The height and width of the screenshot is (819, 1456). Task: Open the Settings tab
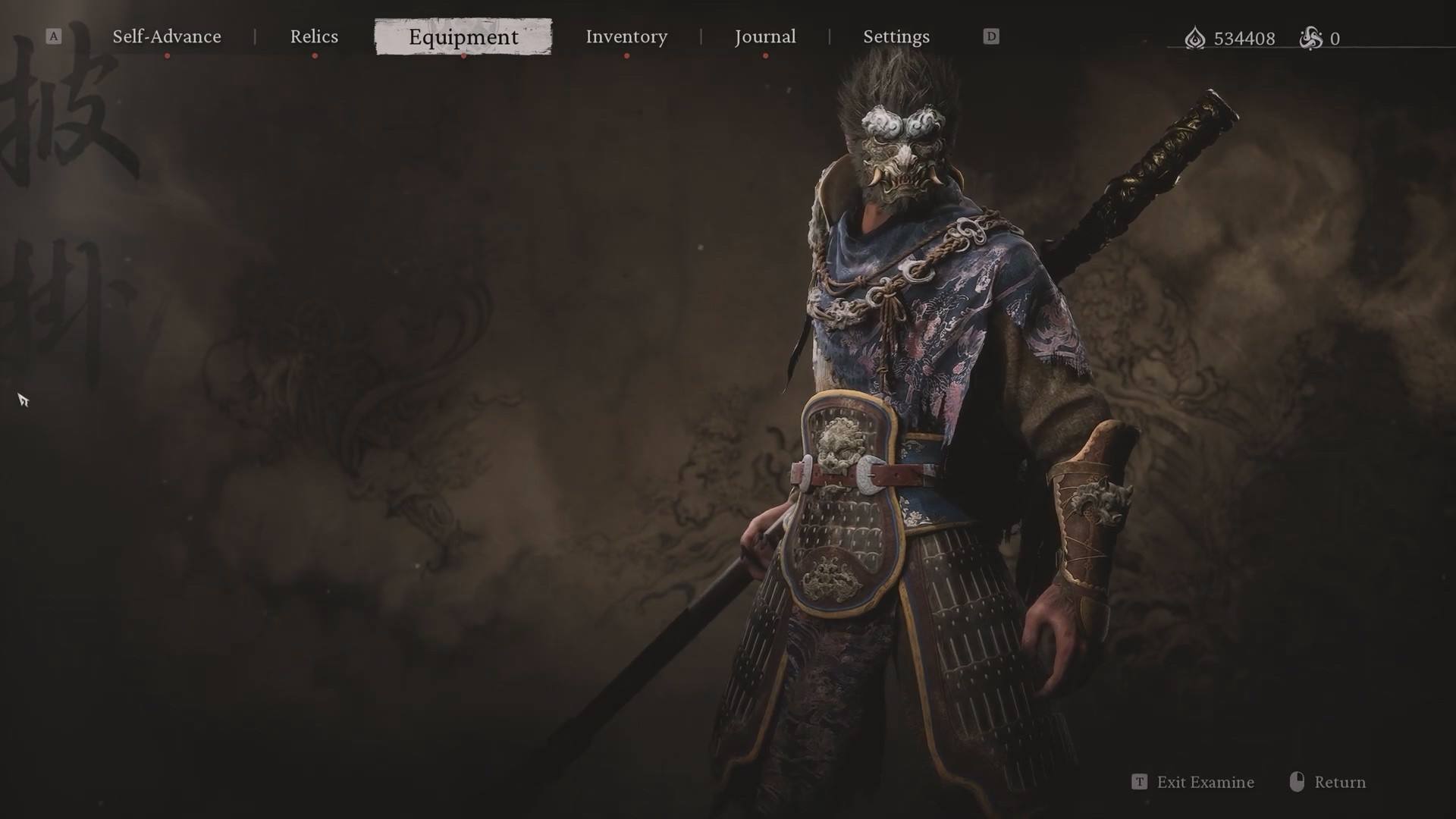pos(896,36)
